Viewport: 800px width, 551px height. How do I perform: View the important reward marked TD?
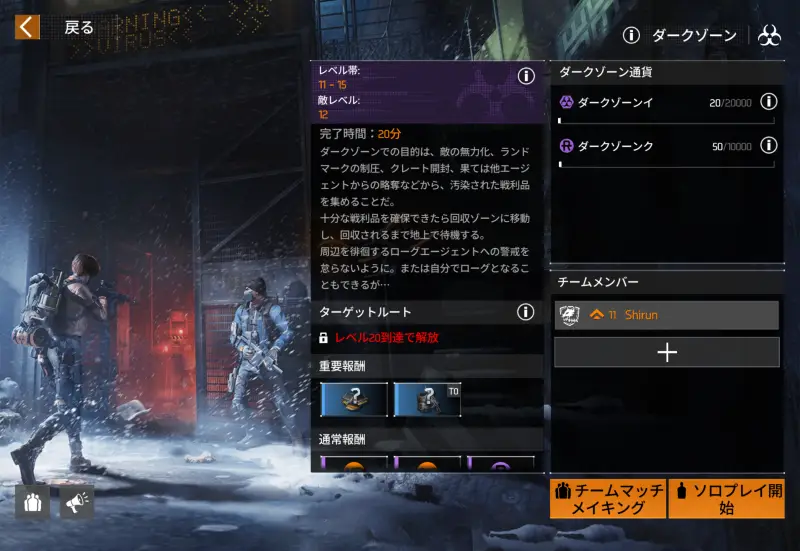427,398
